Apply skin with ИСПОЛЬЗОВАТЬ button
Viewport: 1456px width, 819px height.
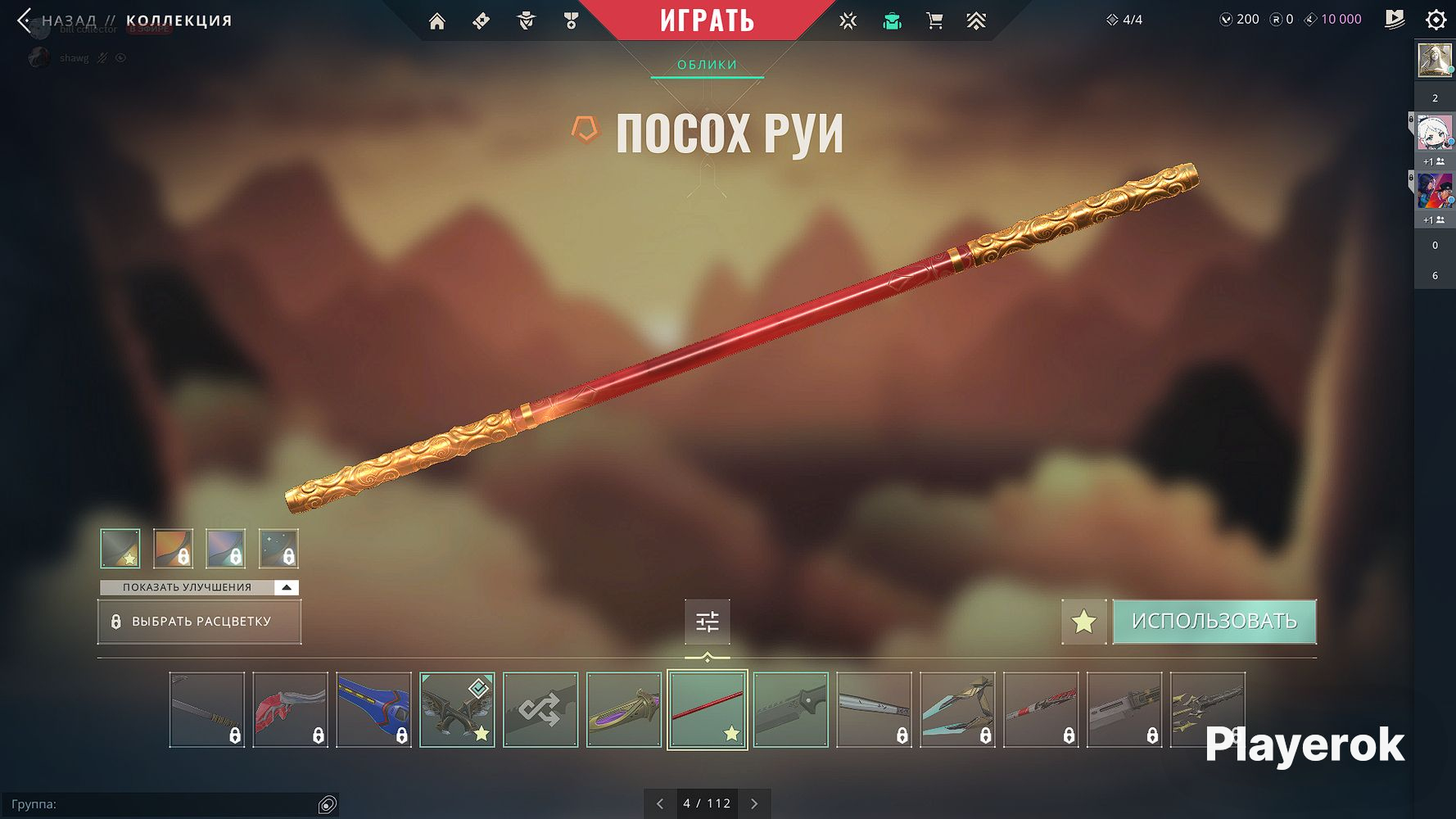1214,622
